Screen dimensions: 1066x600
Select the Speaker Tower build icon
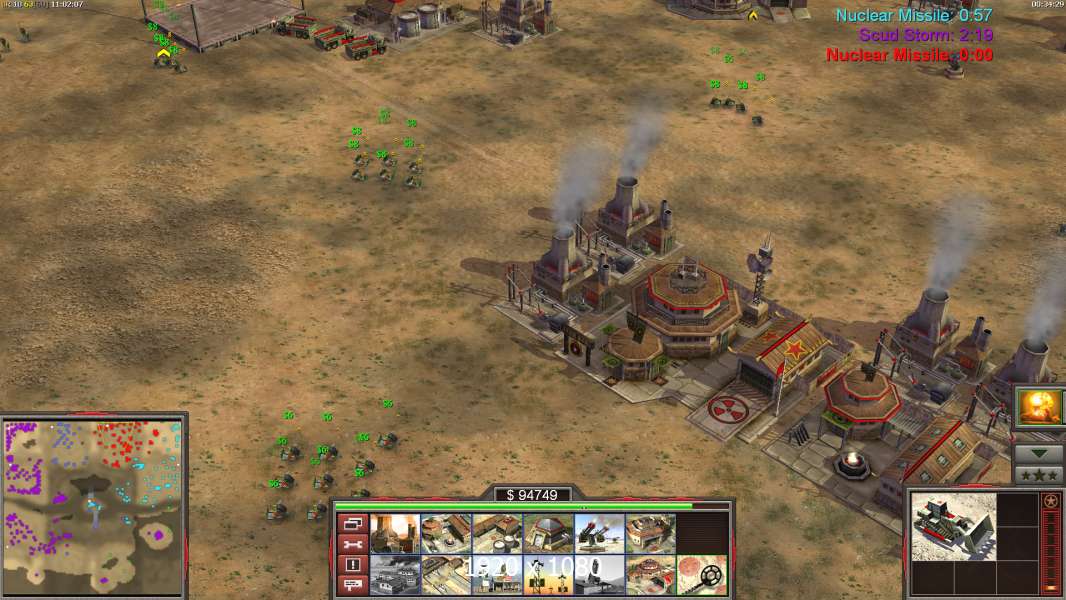click(548, 575)
